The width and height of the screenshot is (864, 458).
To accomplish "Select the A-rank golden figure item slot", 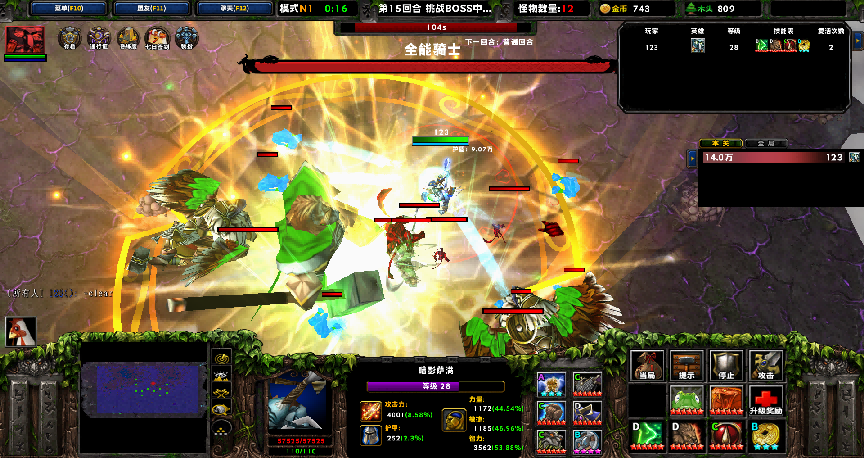I will click(x=549, y=384).
